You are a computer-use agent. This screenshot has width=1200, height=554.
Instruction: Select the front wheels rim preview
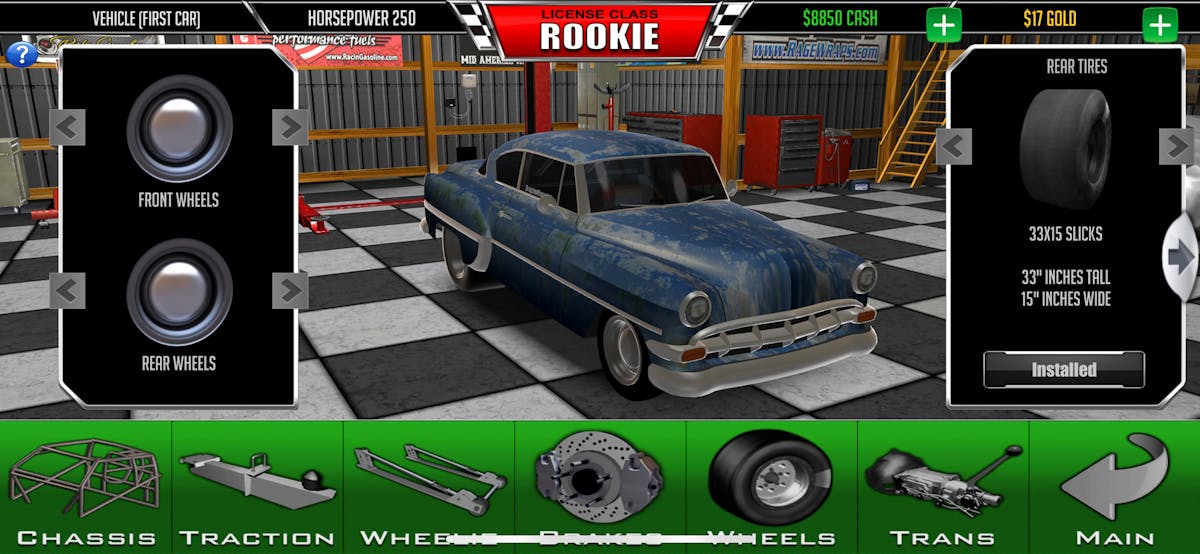(179, 127)
